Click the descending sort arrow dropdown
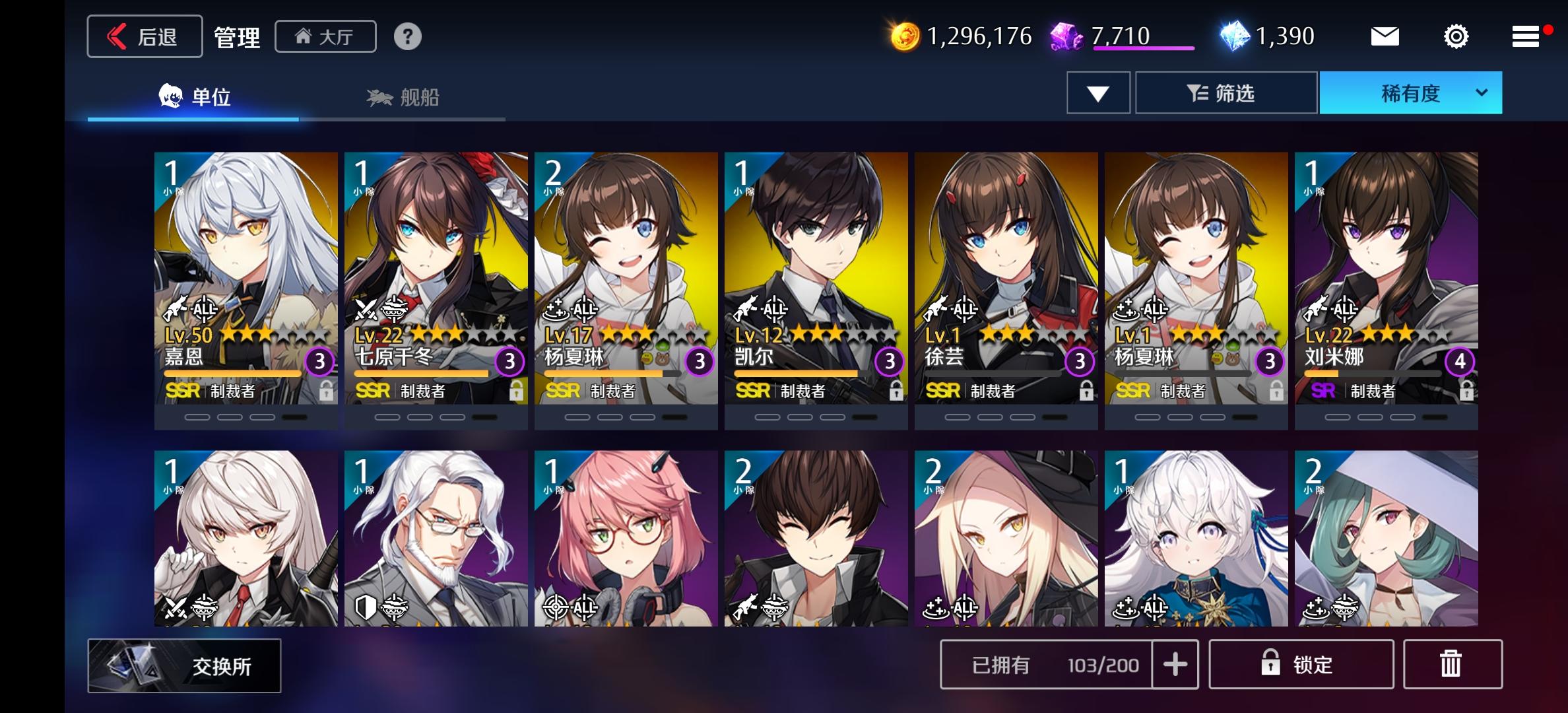Screen dimensions: 1568x713 (1097, 92)
